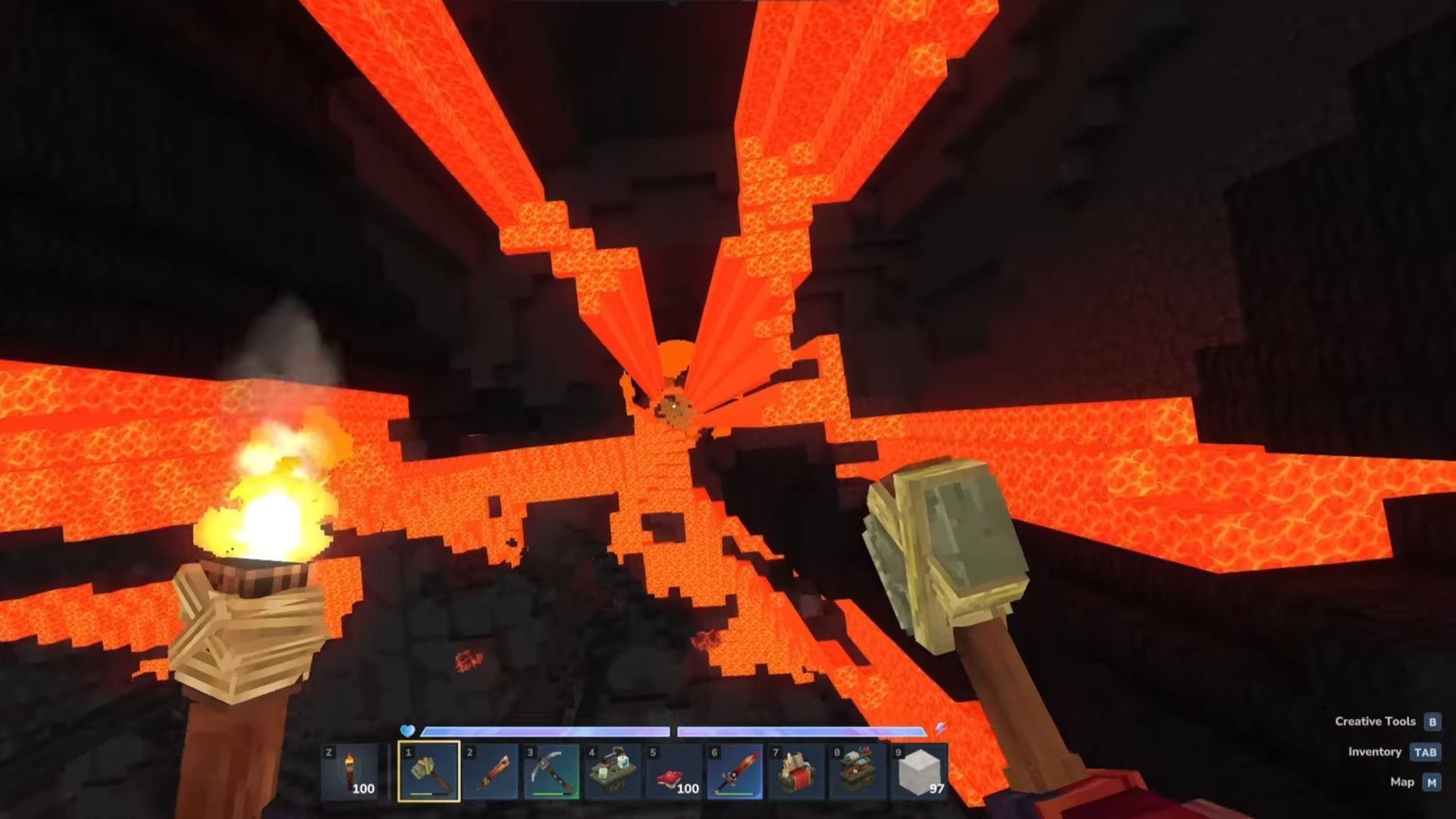The width and height of the screenshot is (1456, 819).
Task: Select the red-draped bench in slot 7
Action: click(796, 771)
